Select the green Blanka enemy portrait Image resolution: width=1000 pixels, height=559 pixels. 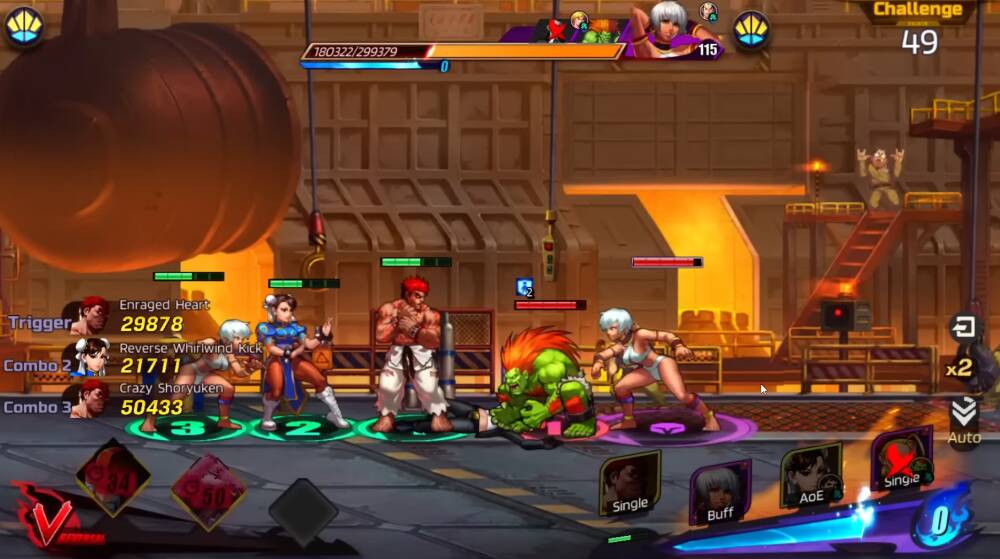tap(601, 33)
